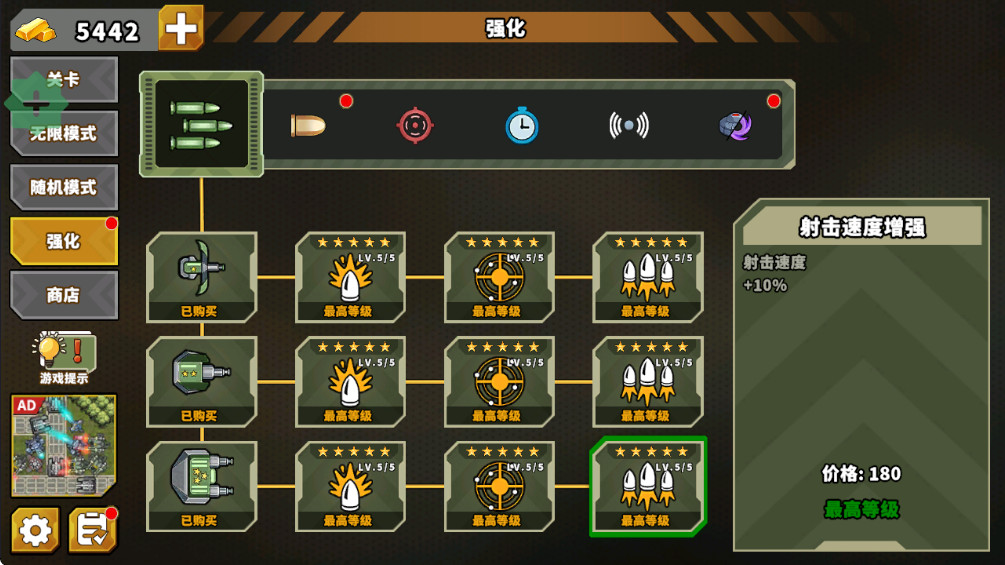
Task: Open the 强化 upgrade menu
Action: (x=64, y=241)
